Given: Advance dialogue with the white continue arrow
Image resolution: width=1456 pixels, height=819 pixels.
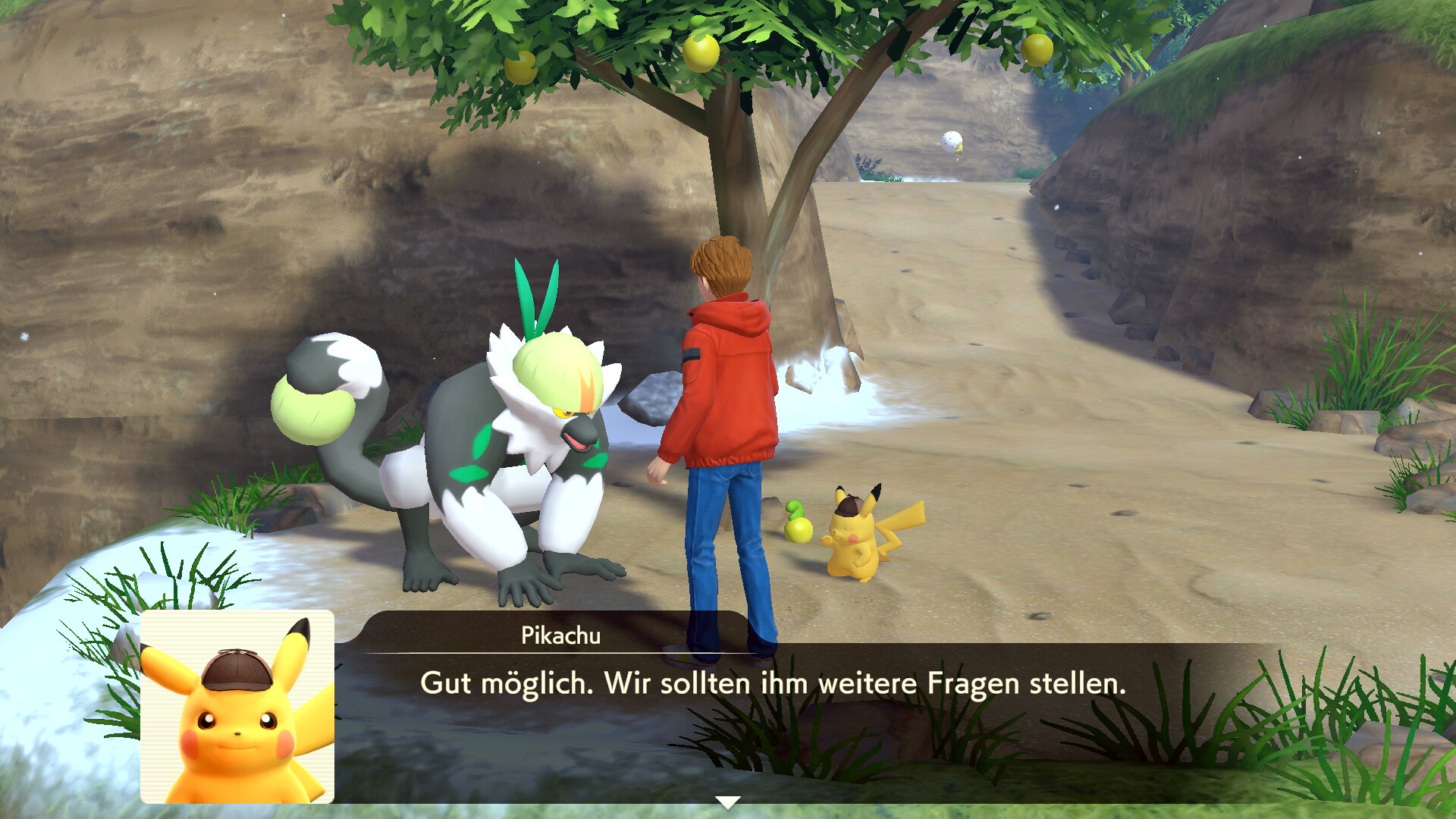Looking at the screenshot, I should 727,802.
